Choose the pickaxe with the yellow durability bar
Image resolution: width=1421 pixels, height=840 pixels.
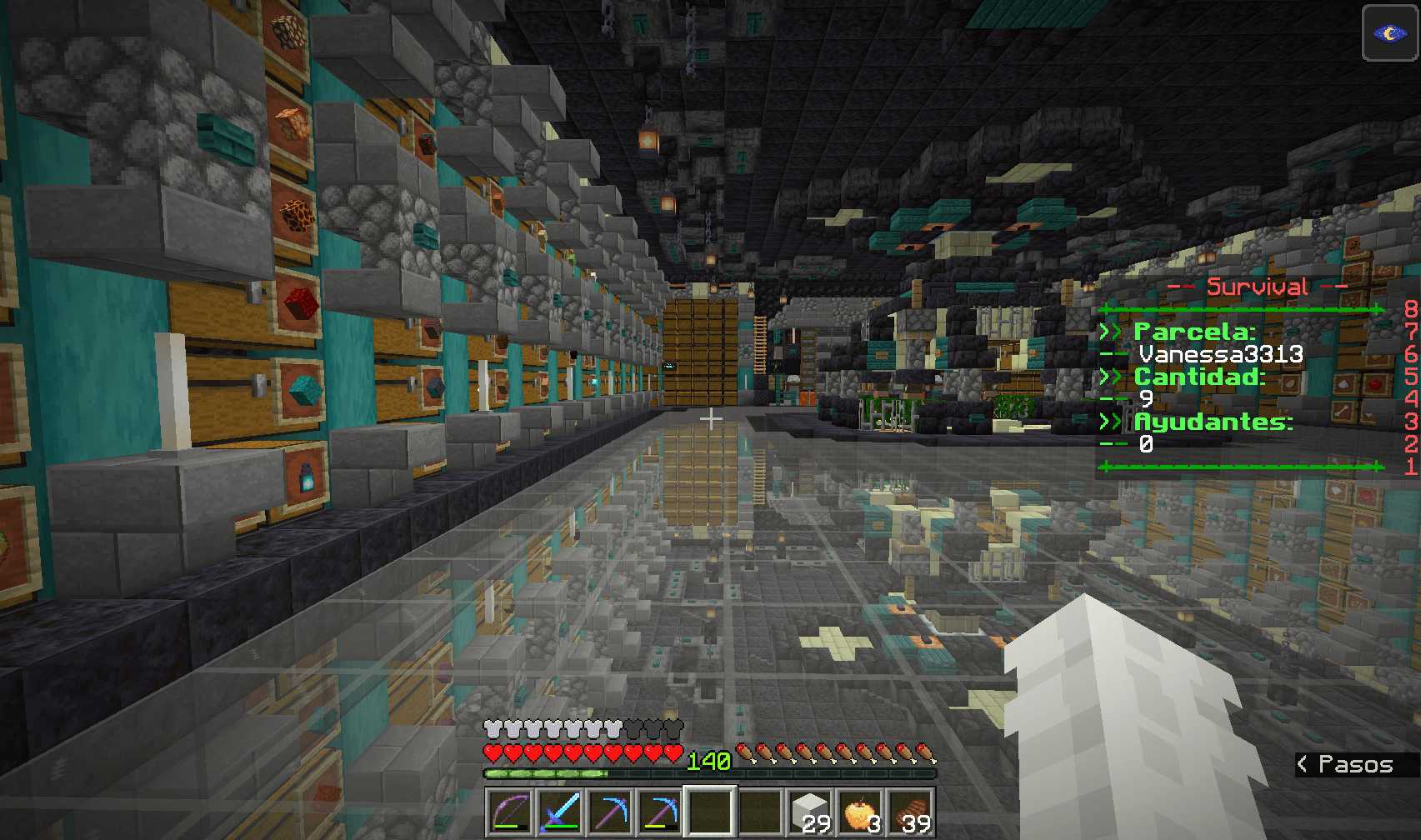point(660,811)
